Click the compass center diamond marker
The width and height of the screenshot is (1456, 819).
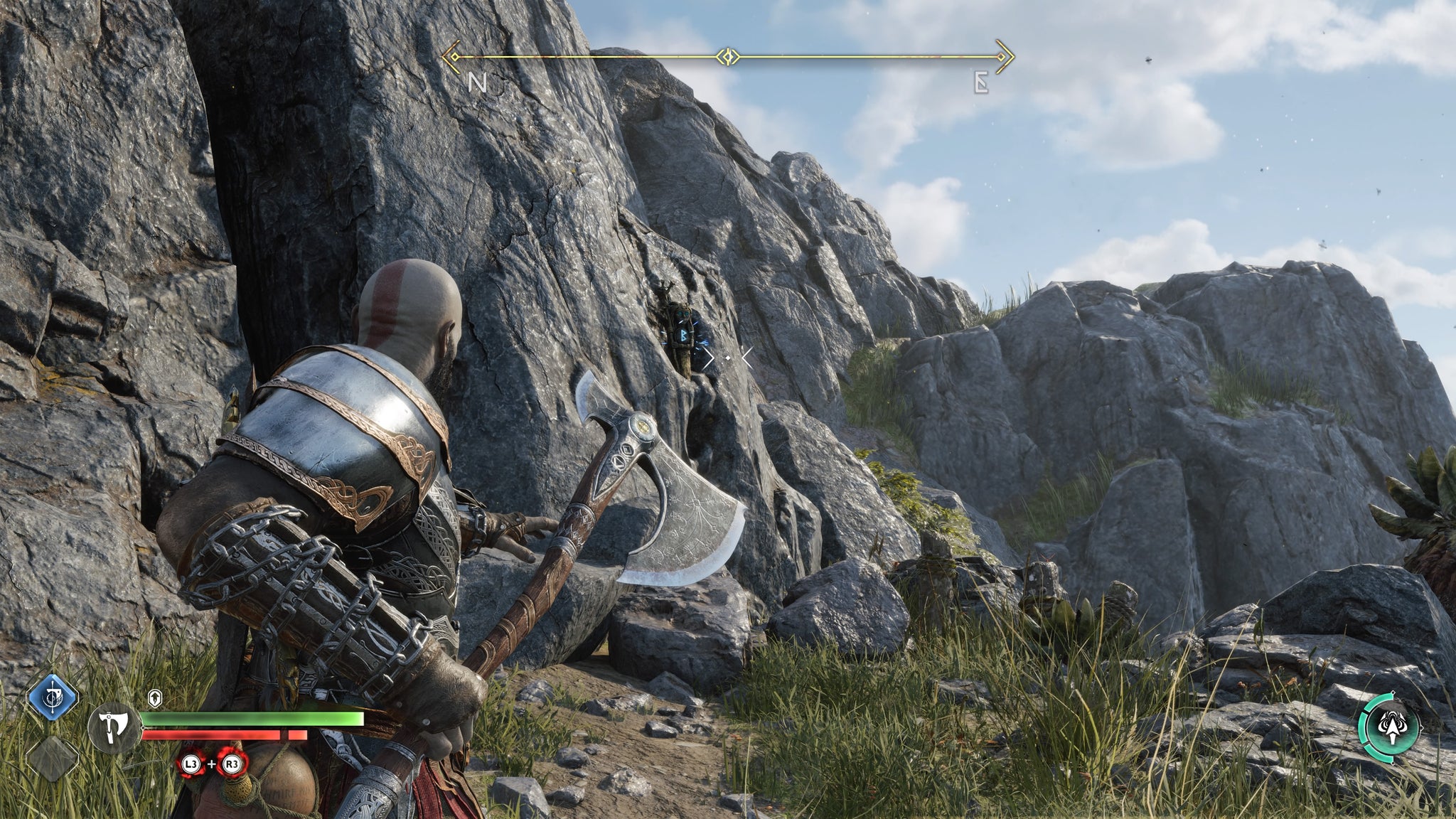729,56
